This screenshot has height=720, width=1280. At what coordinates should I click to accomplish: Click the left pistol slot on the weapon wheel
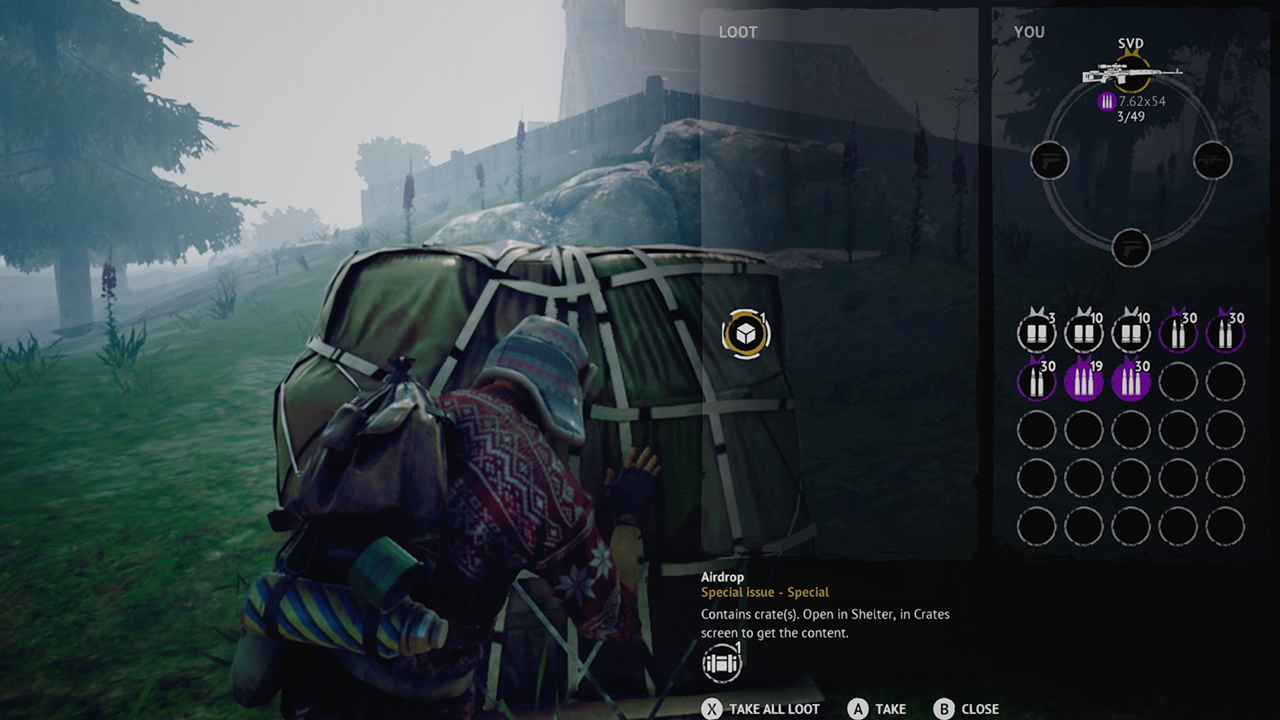(1051, 160)
